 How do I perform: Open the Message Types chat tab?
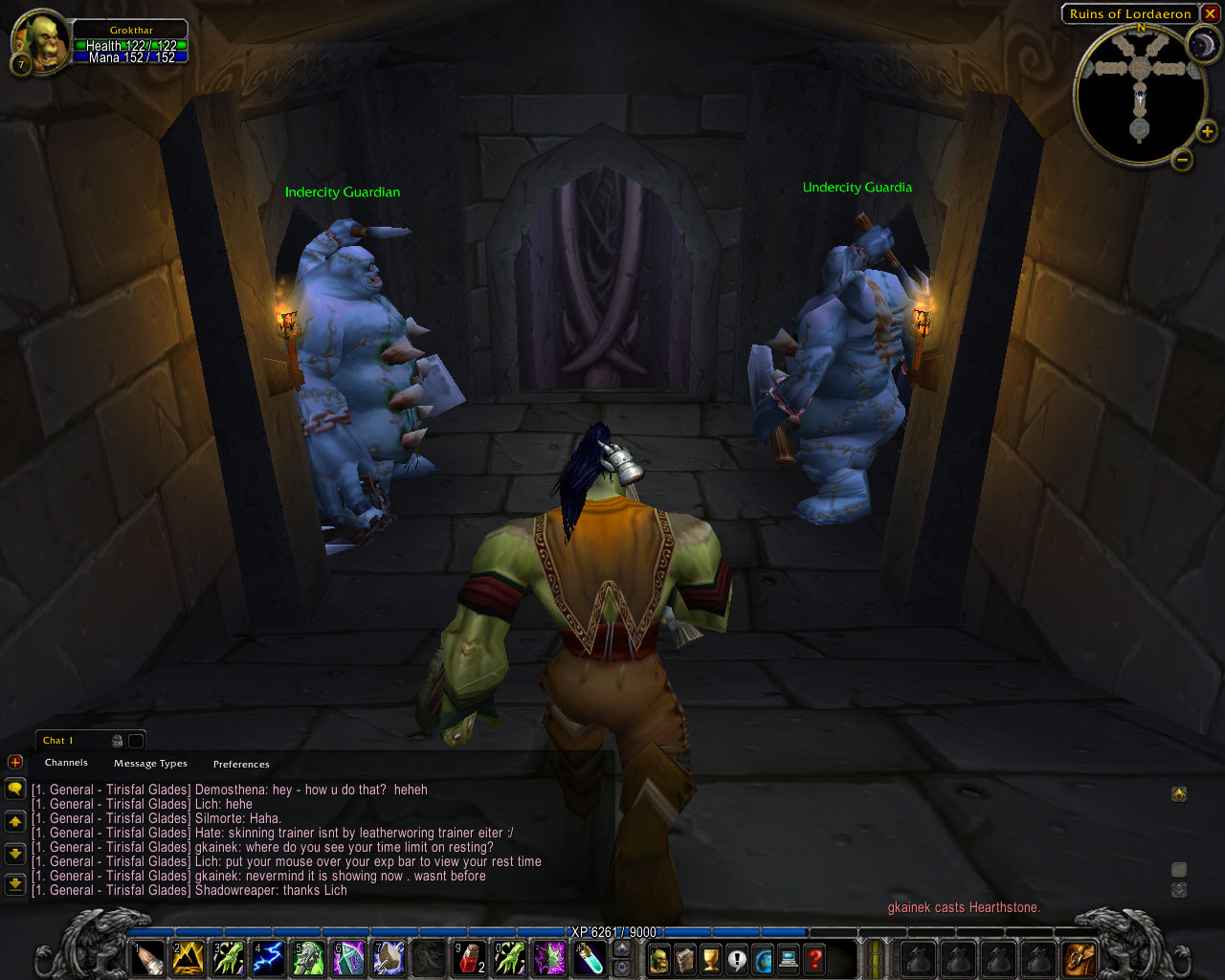click(150, 764)
